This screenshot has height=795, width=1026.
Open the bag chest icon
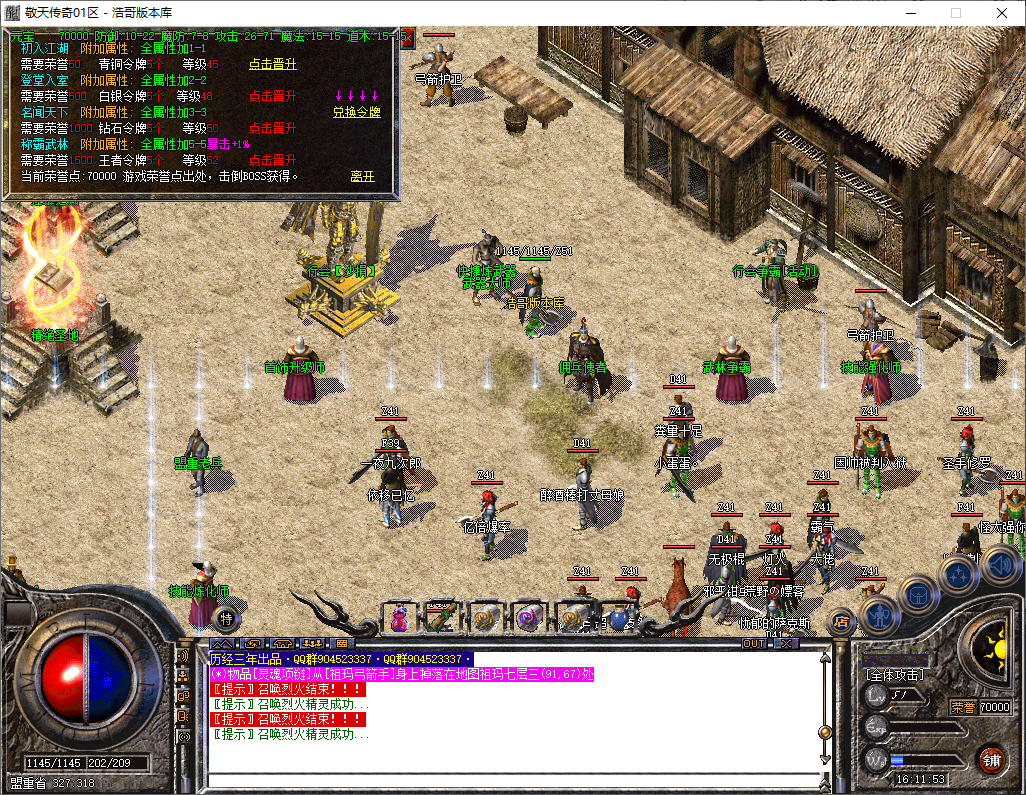pyautogui.click(x=918, y=593)
